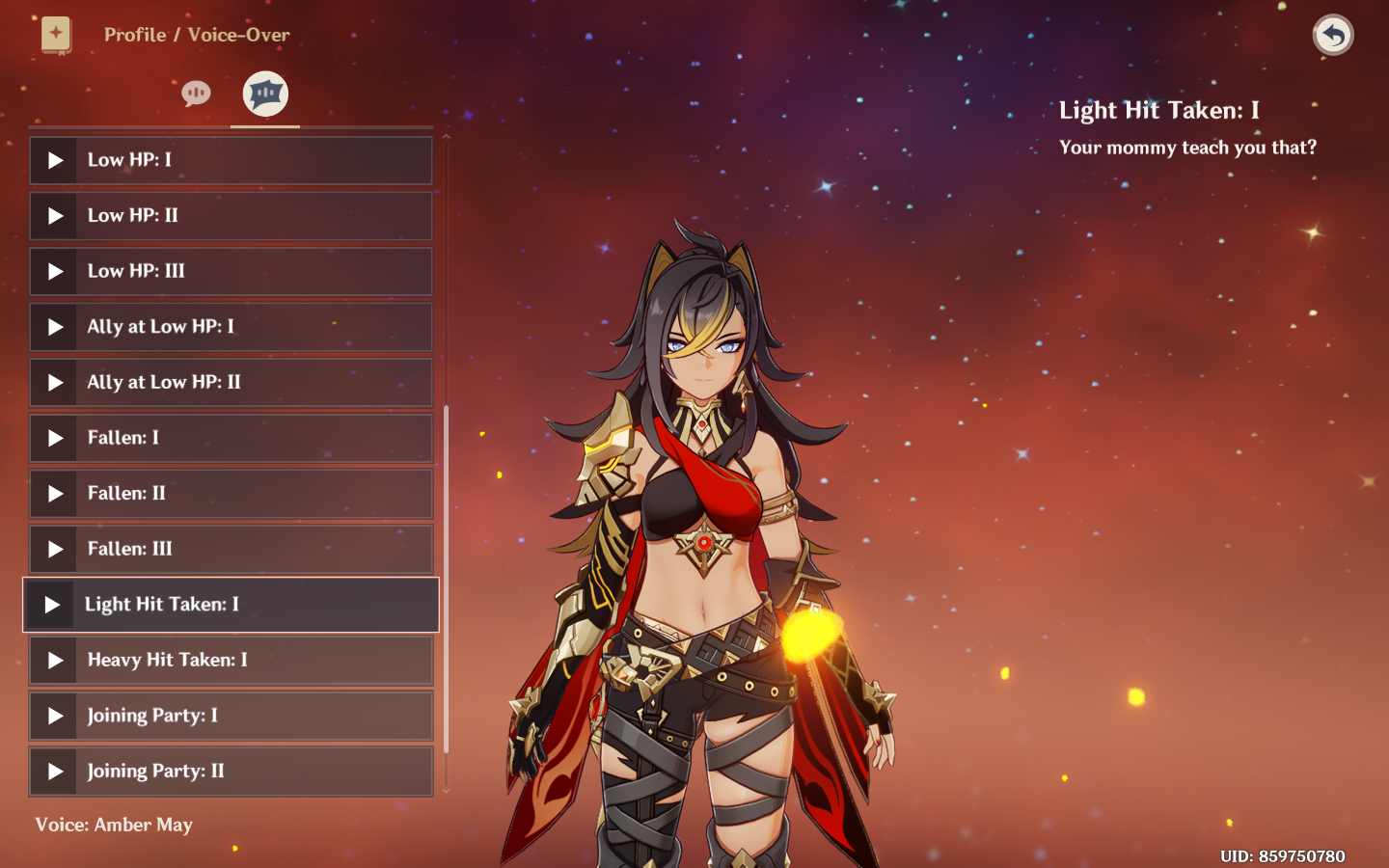Click the "Profile / Voice-Over" breadcrumb text
This screenshot has height=868, width=1389.
(197, 35)
